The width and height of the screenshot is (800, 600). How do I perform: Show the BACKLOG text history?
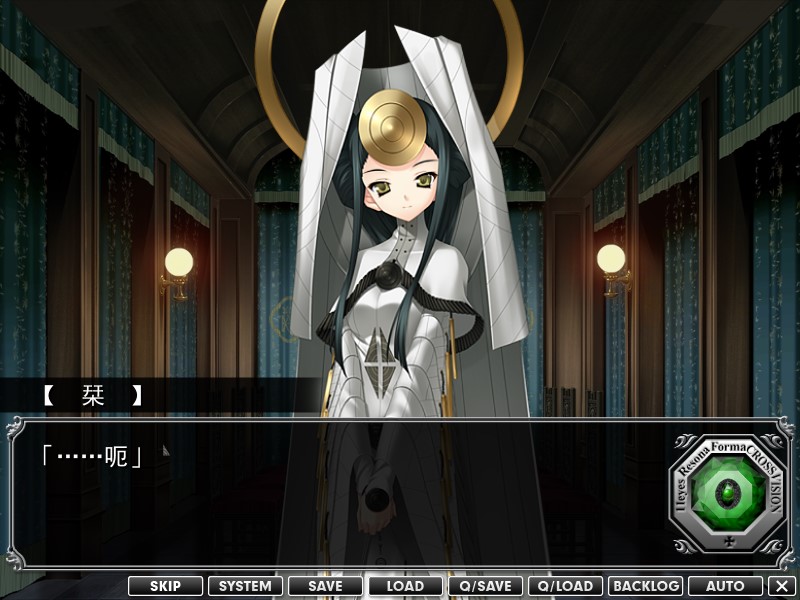pos(645,586)
